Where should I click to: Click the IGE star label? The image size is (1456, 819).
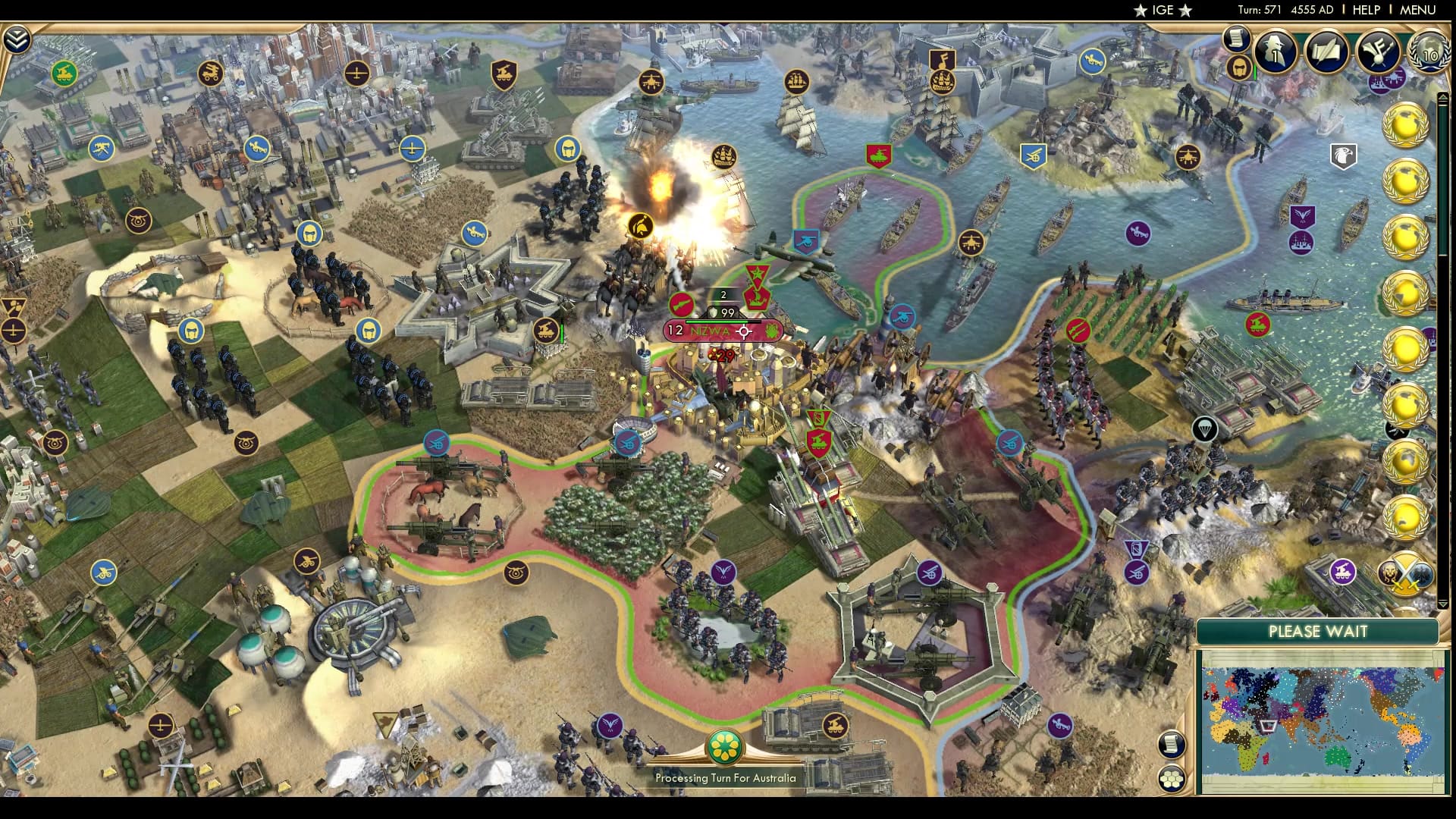pos(1163,11)
